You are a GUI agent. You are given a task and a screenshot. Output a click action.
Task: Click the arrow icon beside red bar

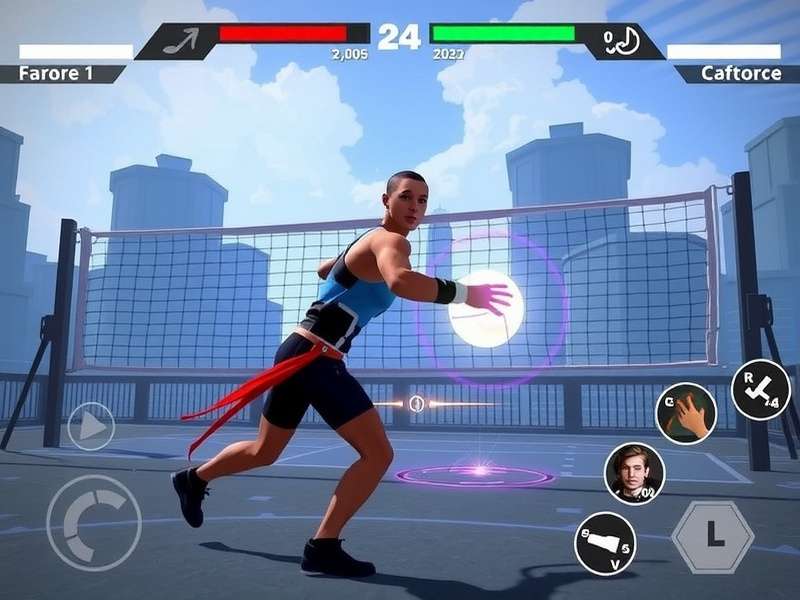(x=180, y=41)
